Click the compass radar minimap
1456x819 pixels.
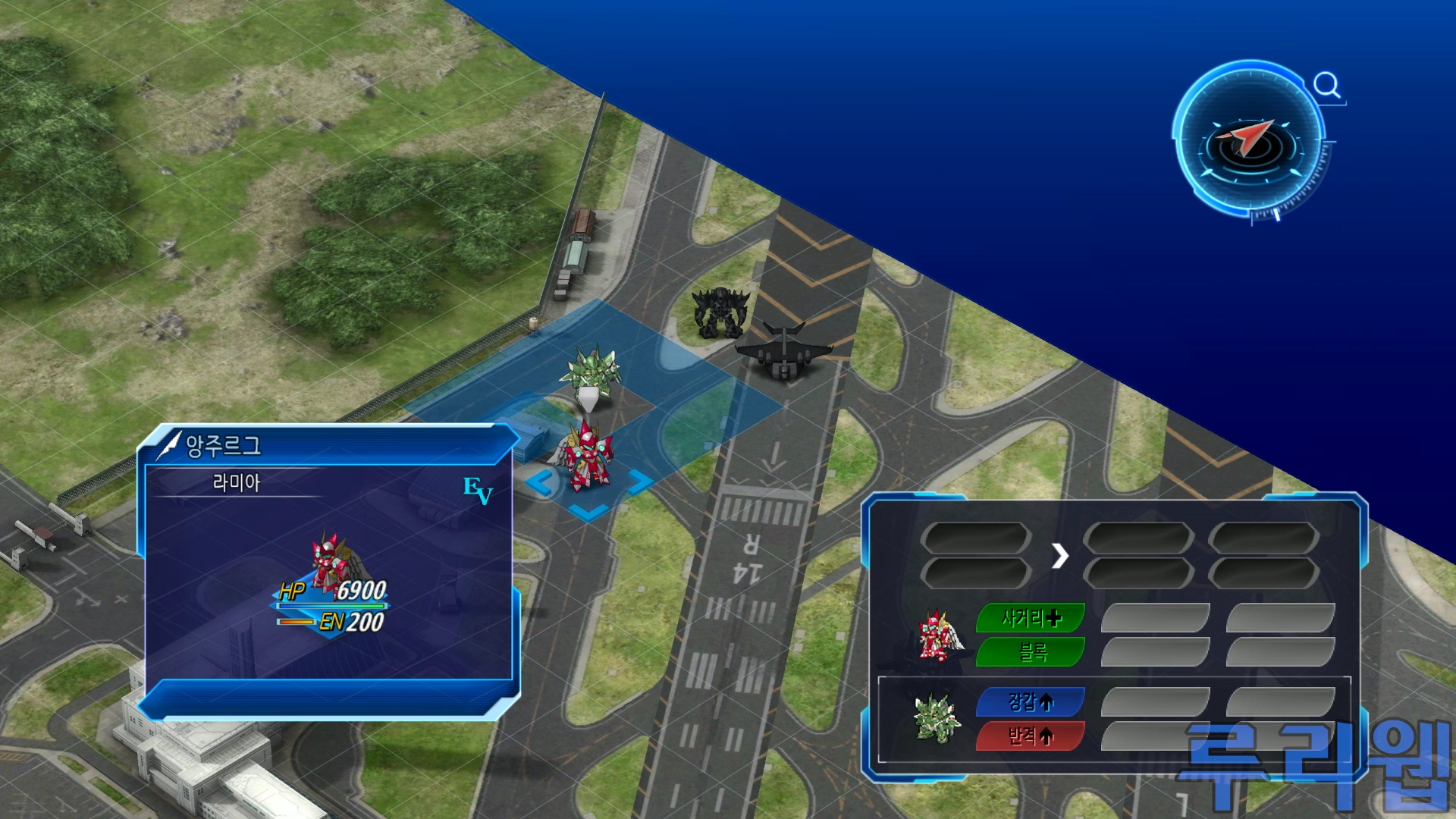(x=1249, y=142)
